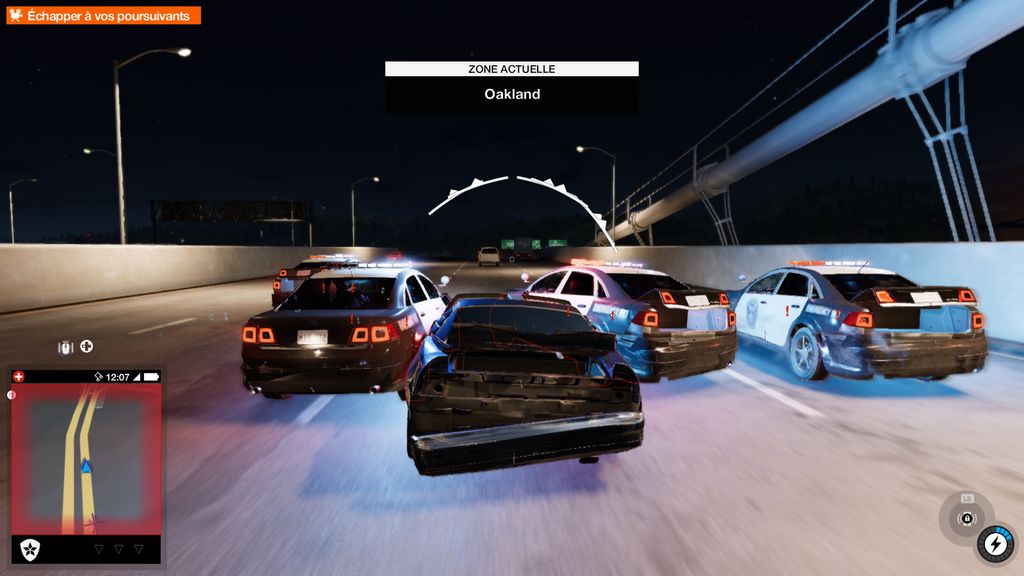Select the 'Zone actuelle' Oakland banner

[512, 86]
